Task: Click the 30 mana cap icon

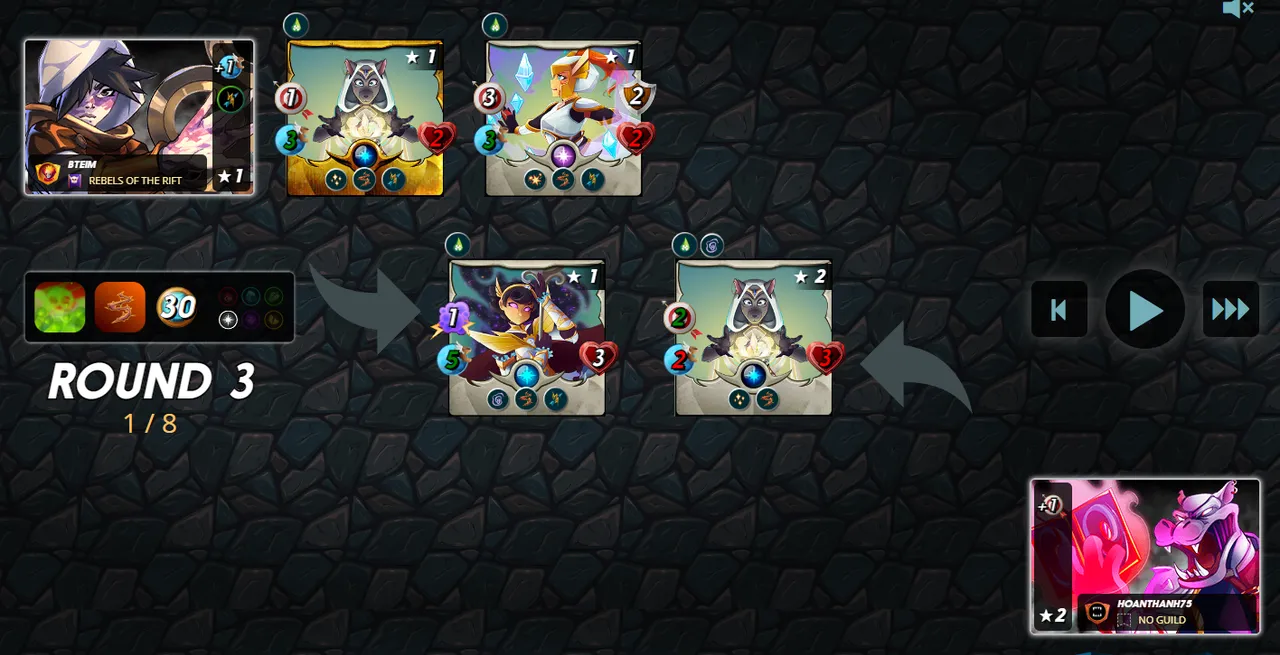Action: point(178,307)
